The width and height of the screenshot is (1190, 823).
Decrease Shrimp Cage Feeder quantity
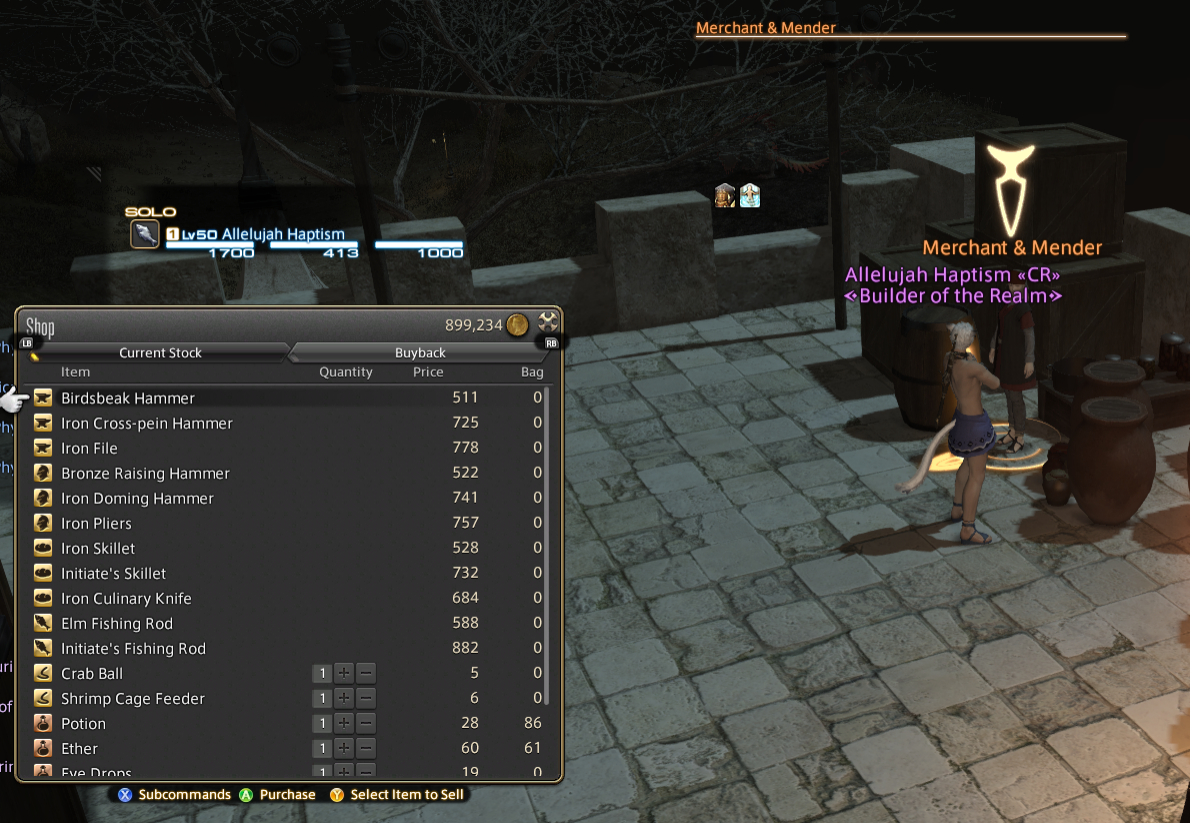(367, 699)
